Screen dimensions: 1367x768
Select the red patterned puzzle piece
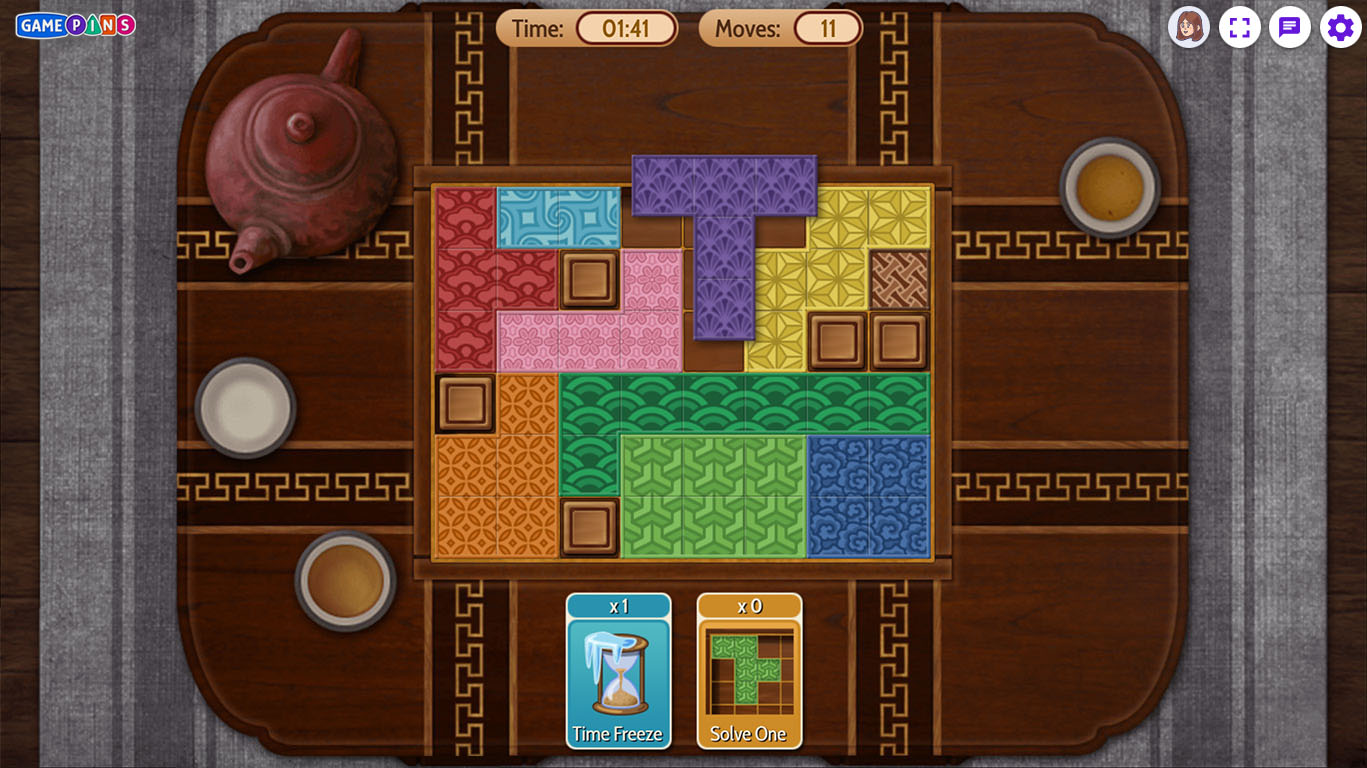coord(466,280)
